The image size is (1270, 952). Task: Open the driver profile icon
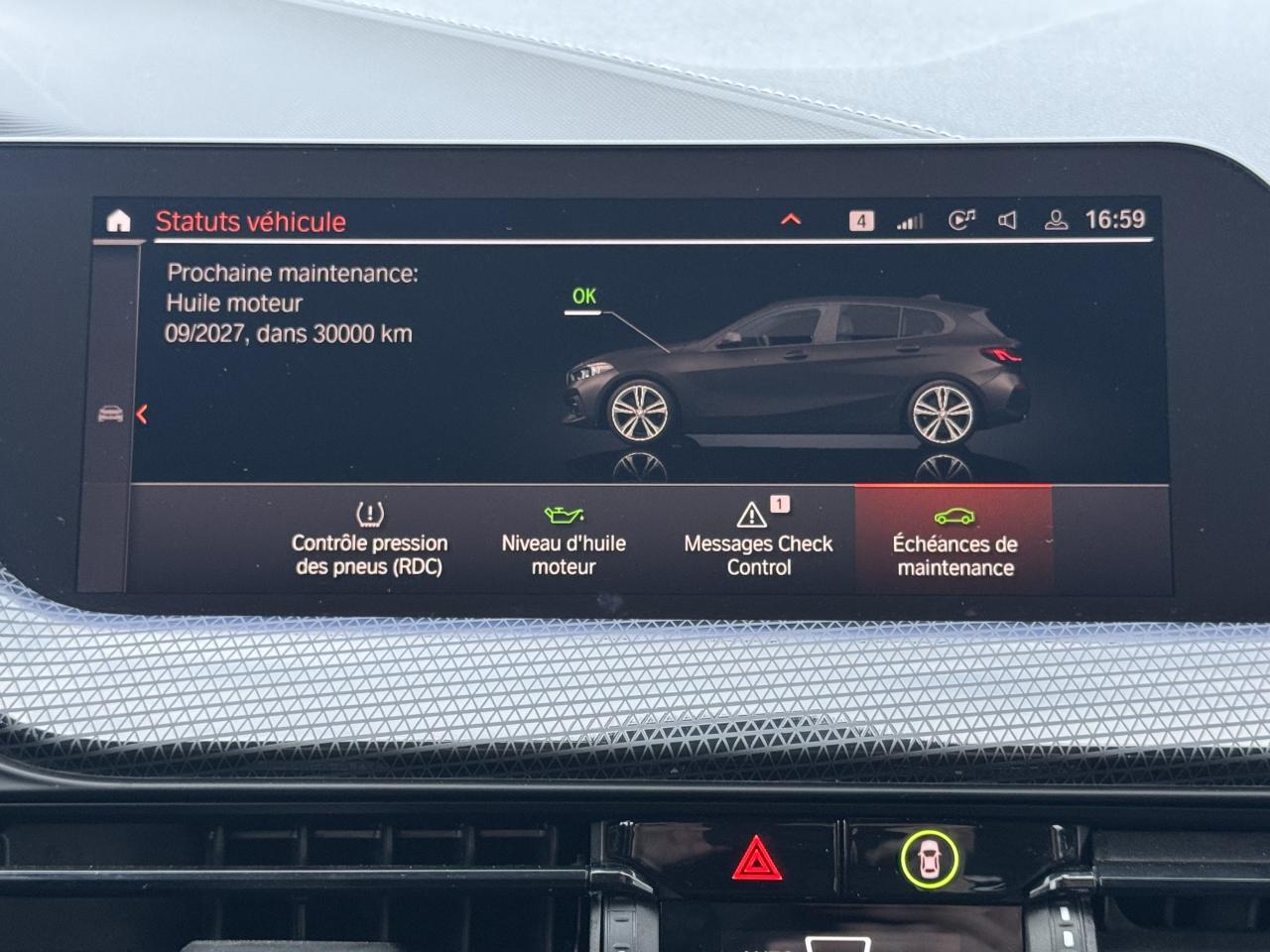click(x=1056, y=220)
